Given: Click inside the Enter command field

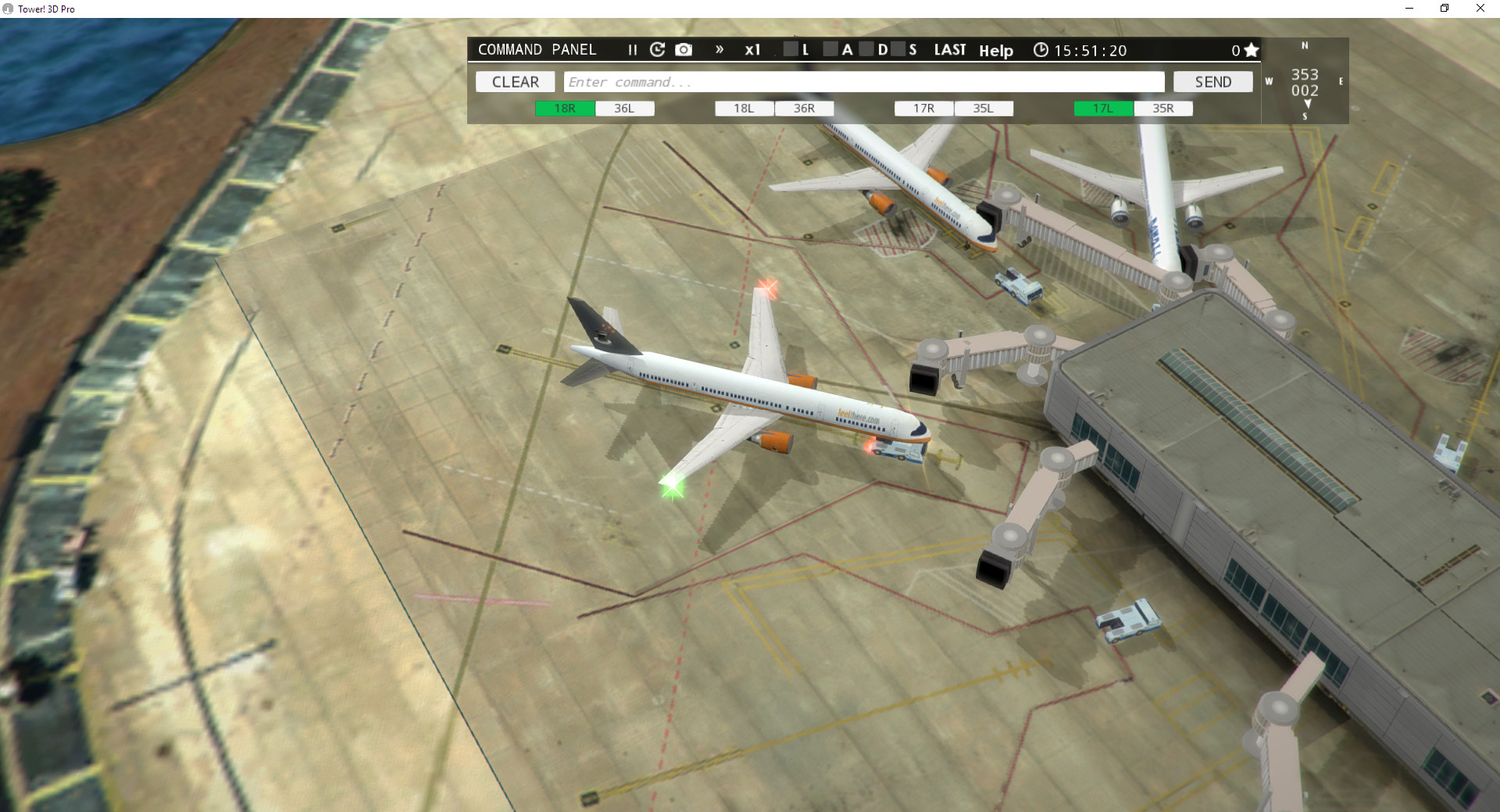Looking at the screenshot, I should click(859, 81).
